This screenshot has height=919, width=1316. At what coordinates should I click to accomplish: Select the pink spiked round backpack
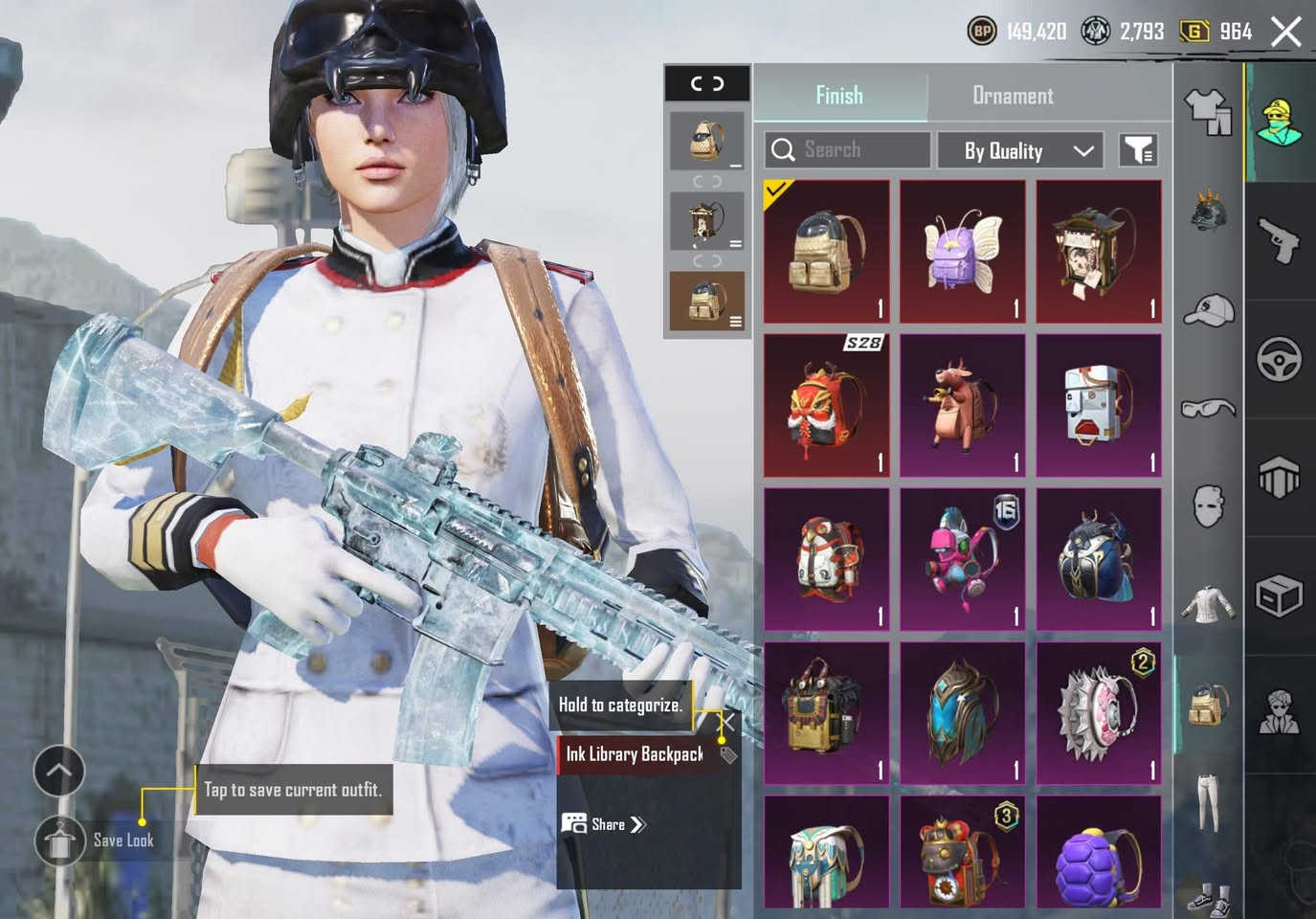(1099, 713)
